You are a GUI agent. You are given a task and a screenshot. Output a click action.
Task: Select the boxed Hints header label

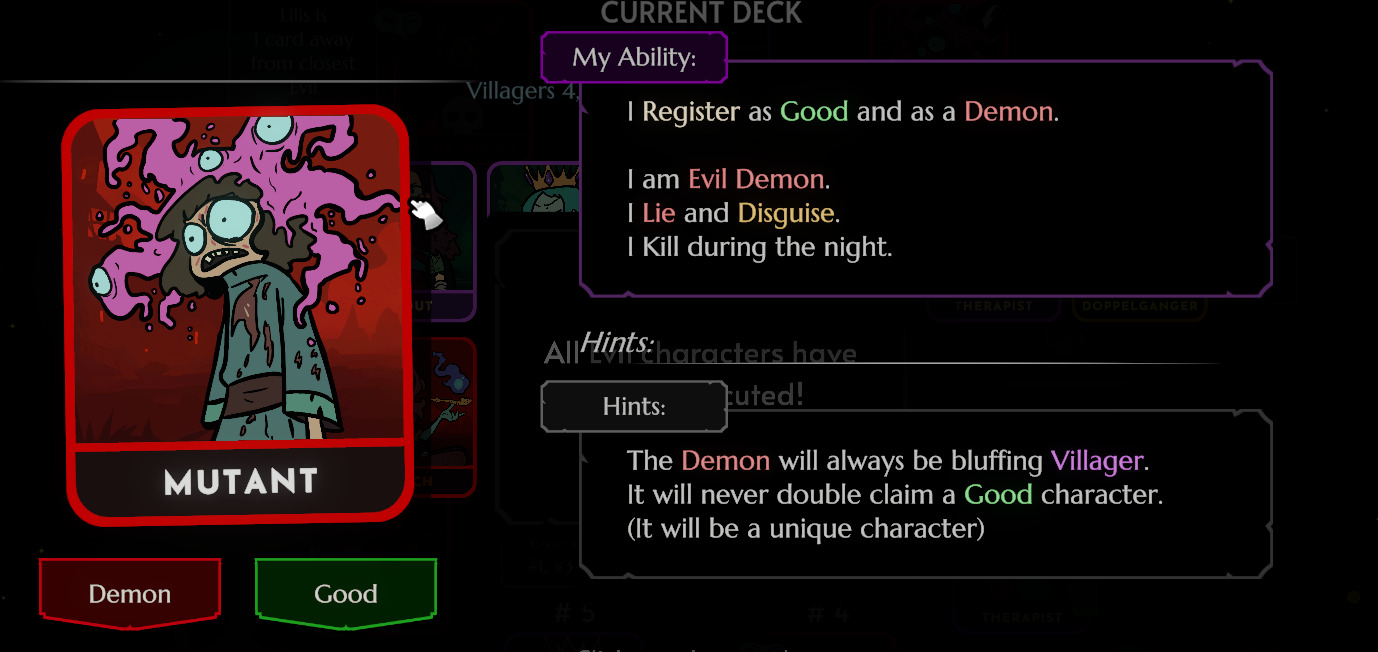[x=634, y=407]
